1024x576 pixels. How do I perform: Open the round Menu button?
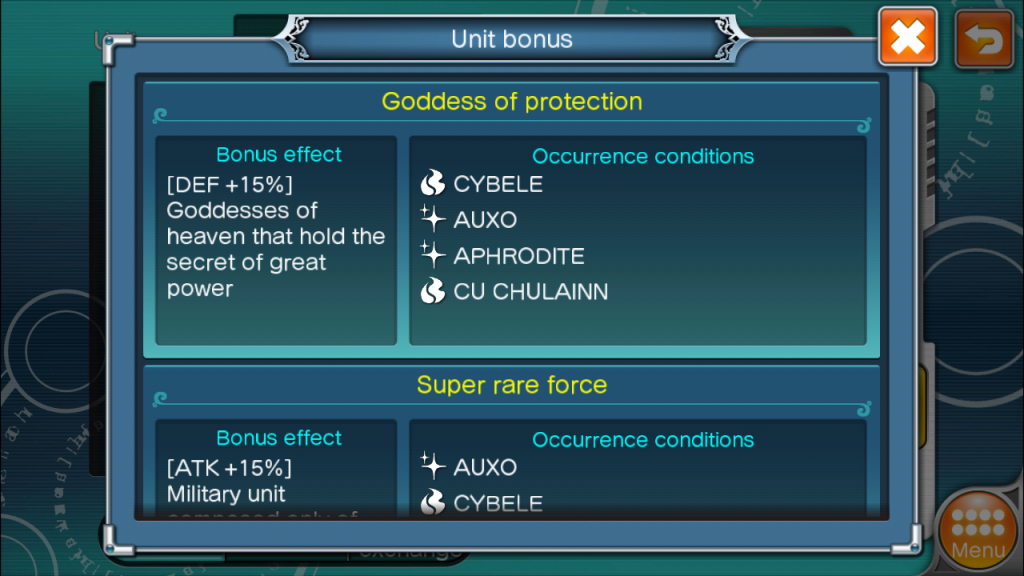click(x=978, y=530)
